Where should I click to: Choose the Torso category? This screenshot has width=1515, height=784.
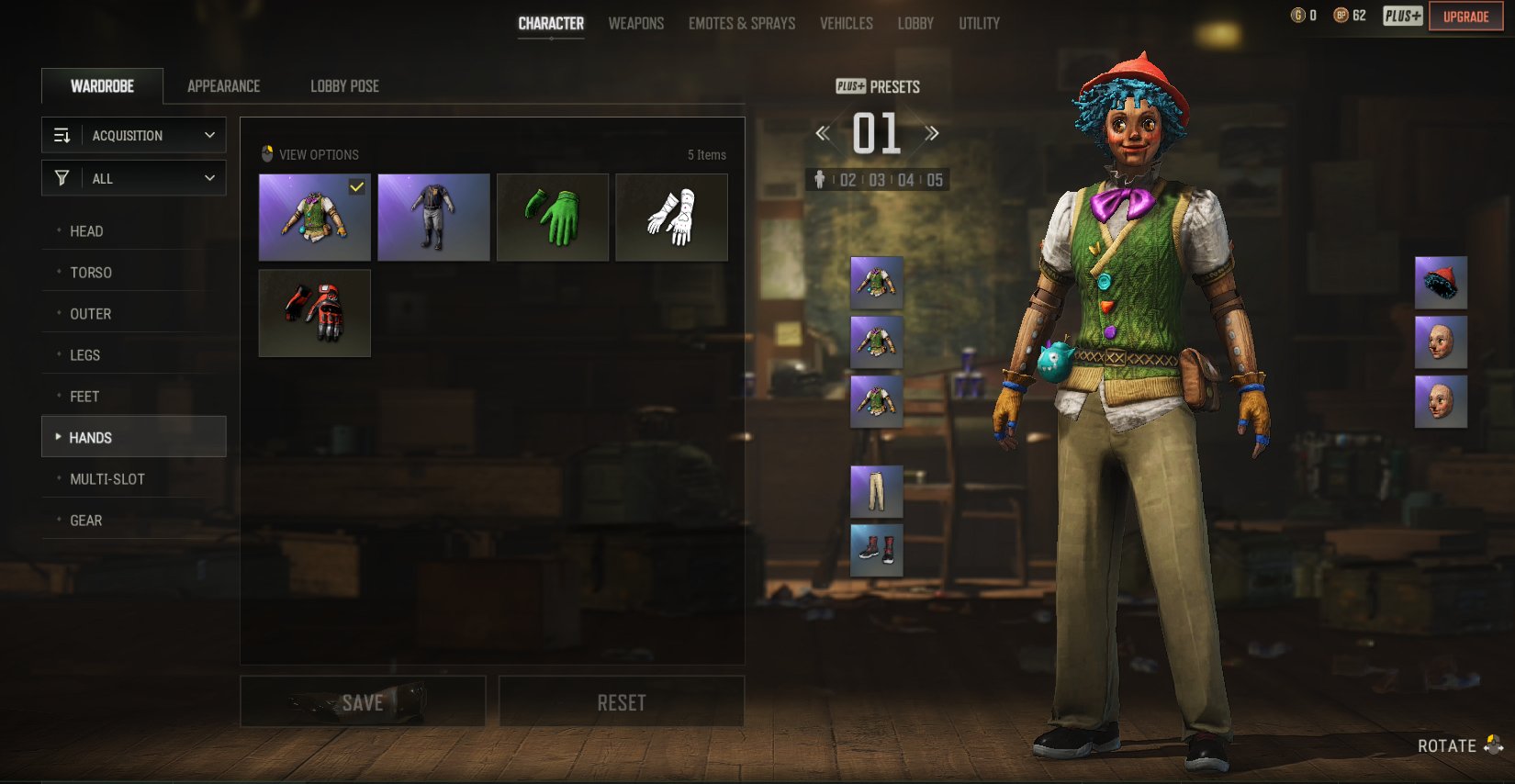[91, 273]
